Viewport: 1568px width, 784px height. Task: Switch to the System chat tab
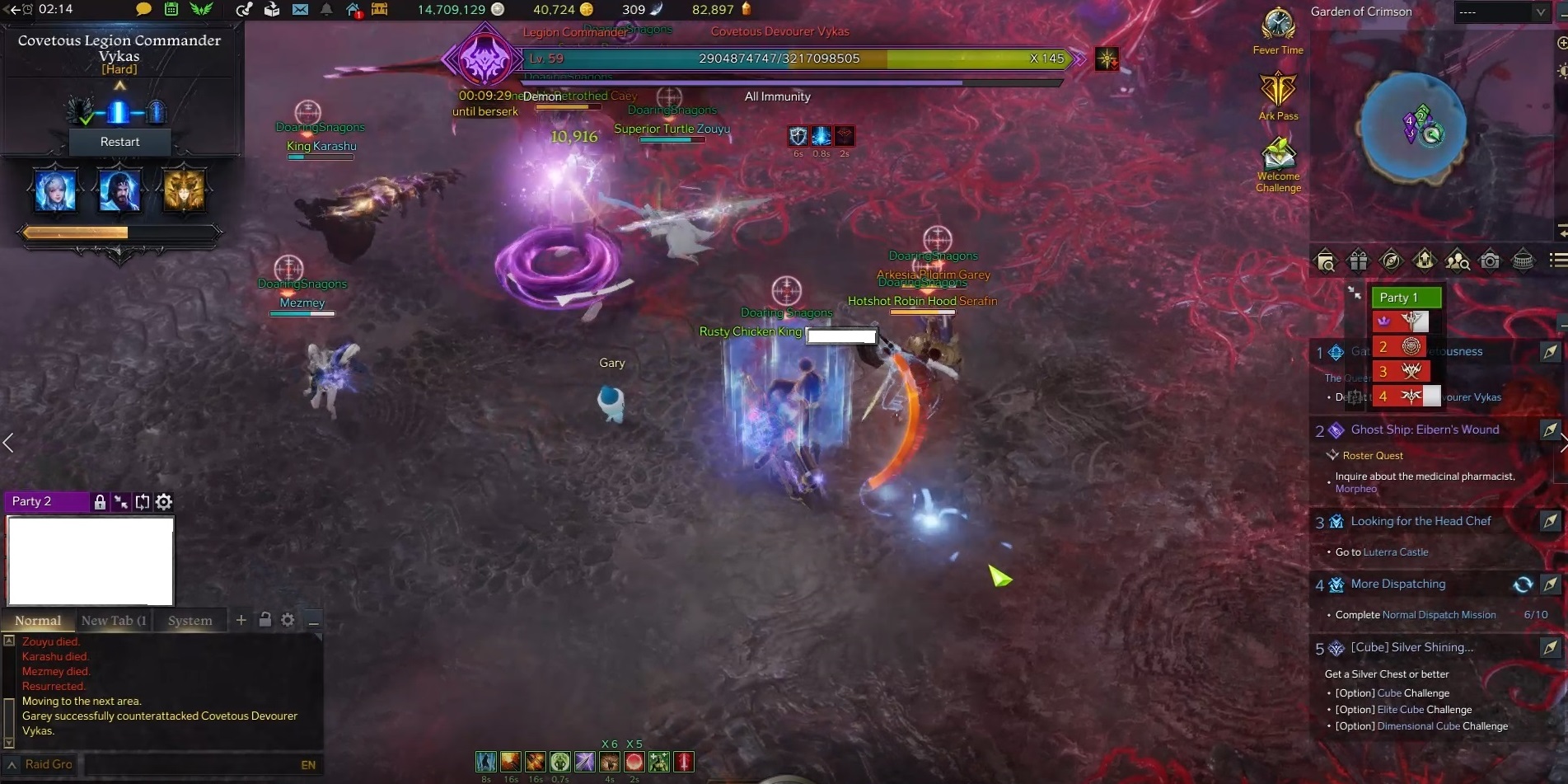pos(190,620)
